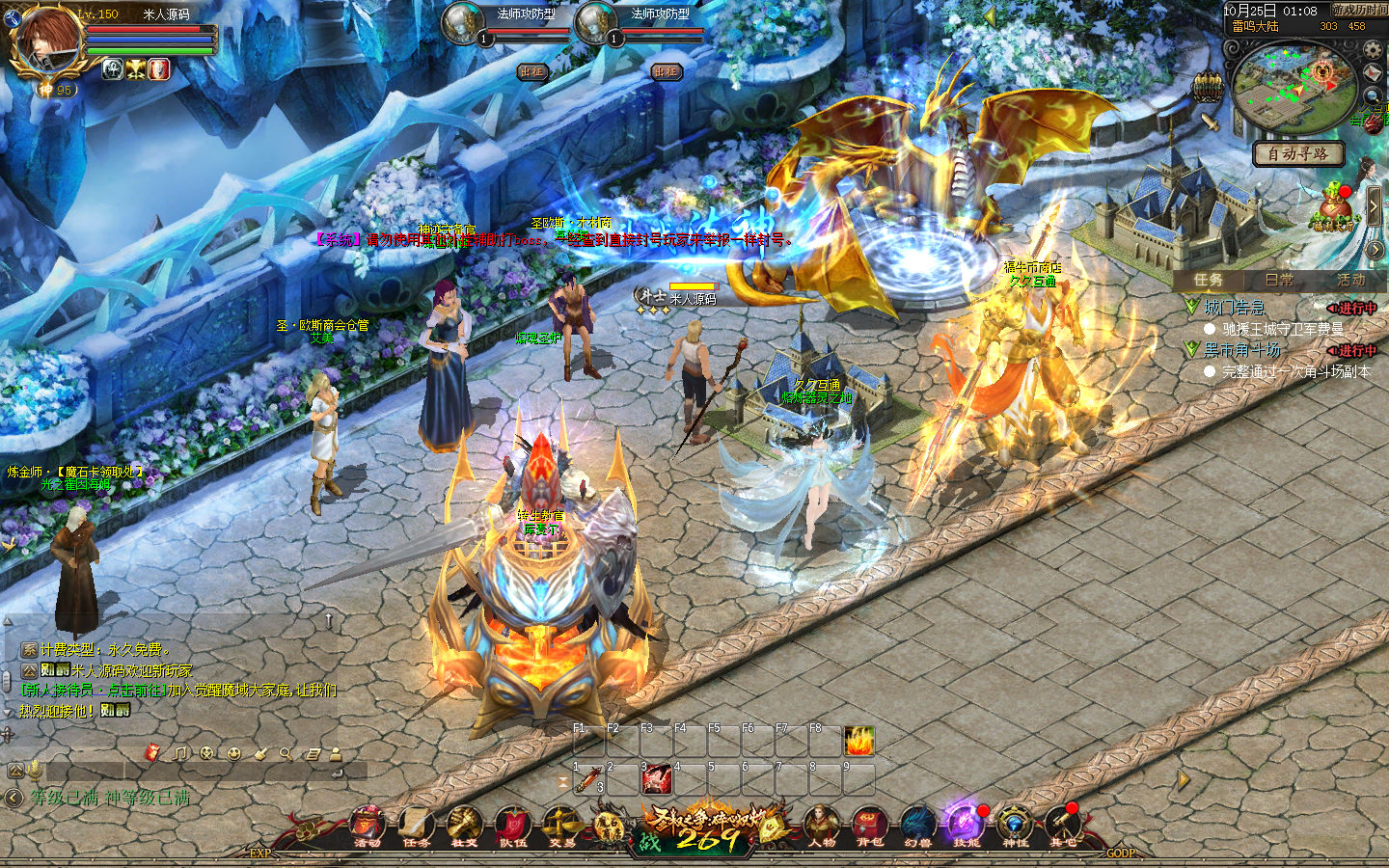
Task: Switch to the 日常 daily tab
Action: point(1279,280)
